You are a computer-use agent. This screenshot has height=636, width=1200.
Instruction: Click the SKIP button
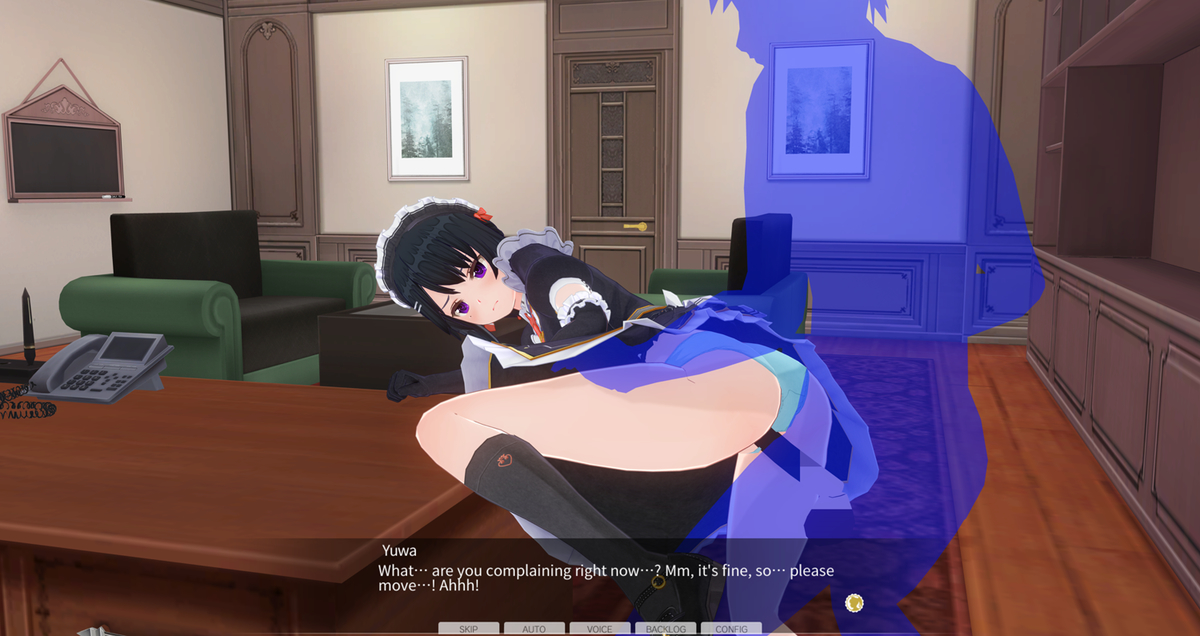tap(468, 629)
